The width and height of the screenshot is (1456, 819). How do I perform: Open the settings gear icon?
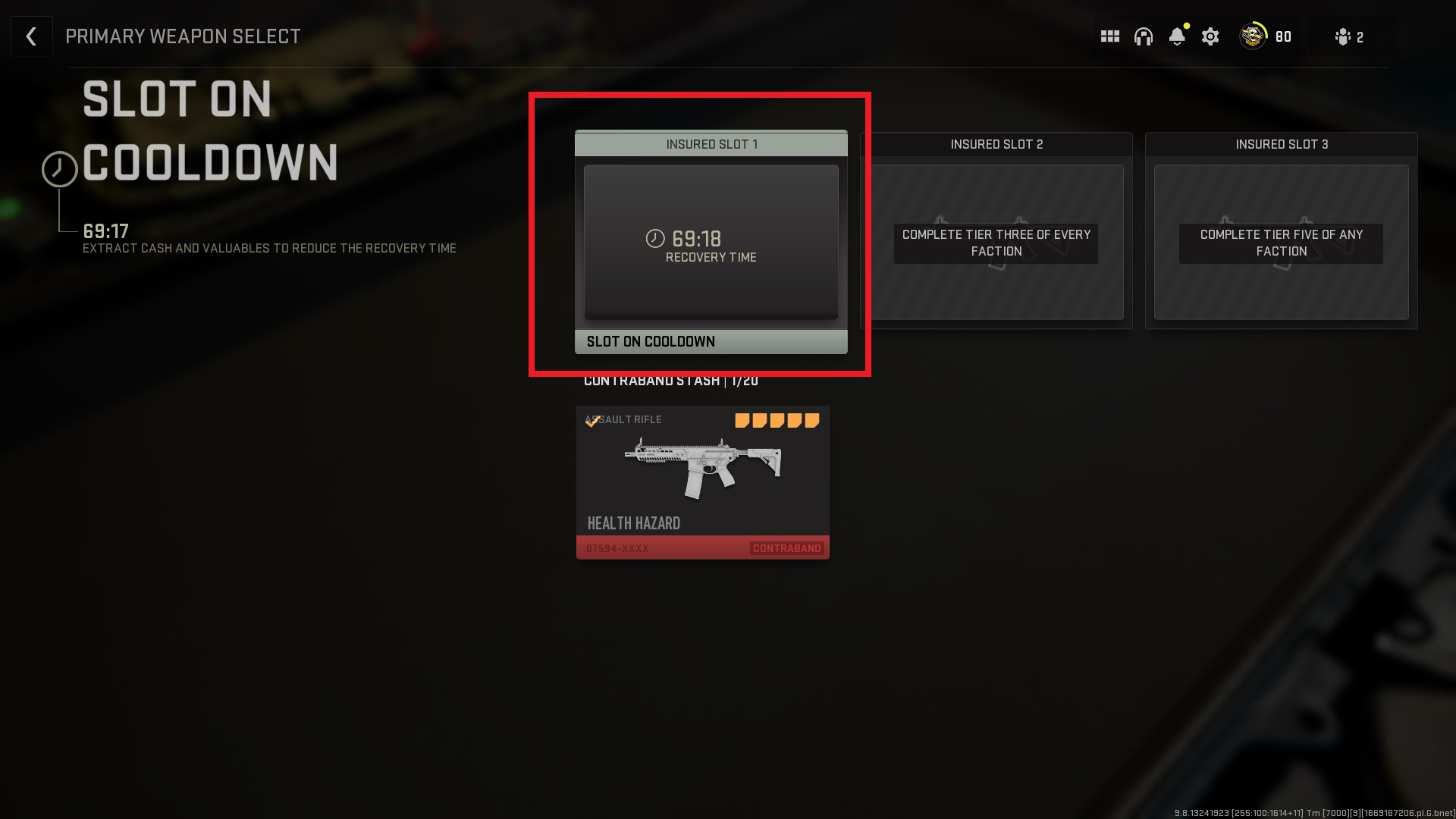tap(1210, 36)
